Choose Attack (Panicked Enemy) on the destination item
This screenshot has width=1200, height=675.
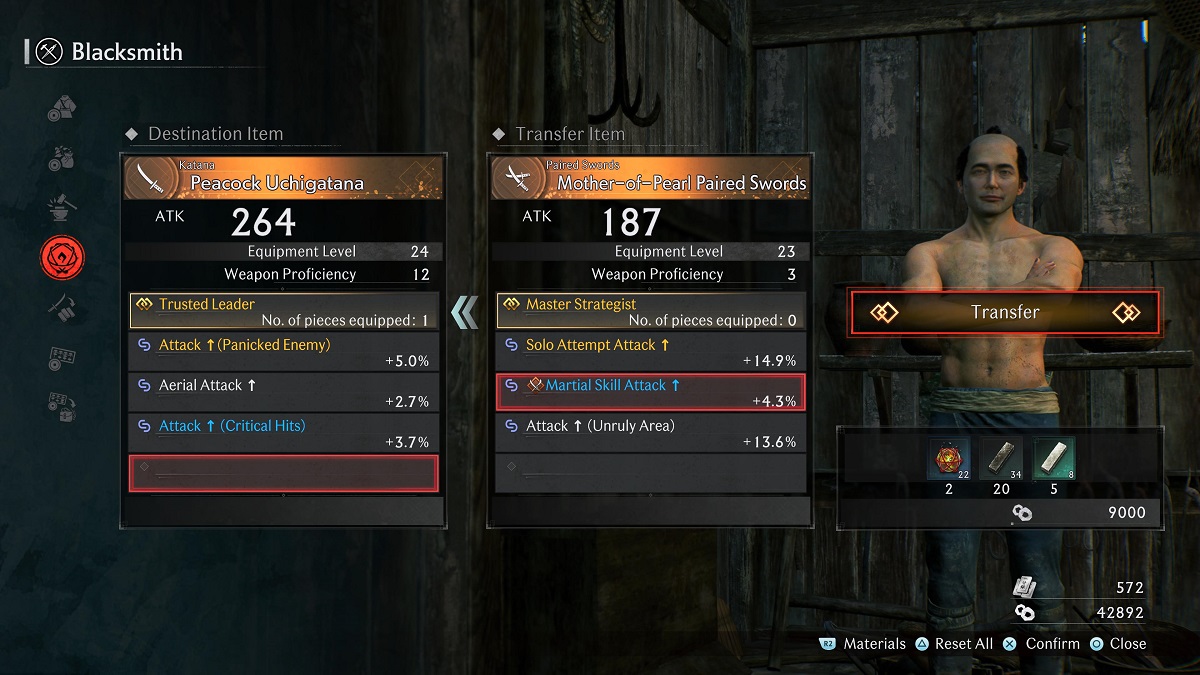(283, 352)
